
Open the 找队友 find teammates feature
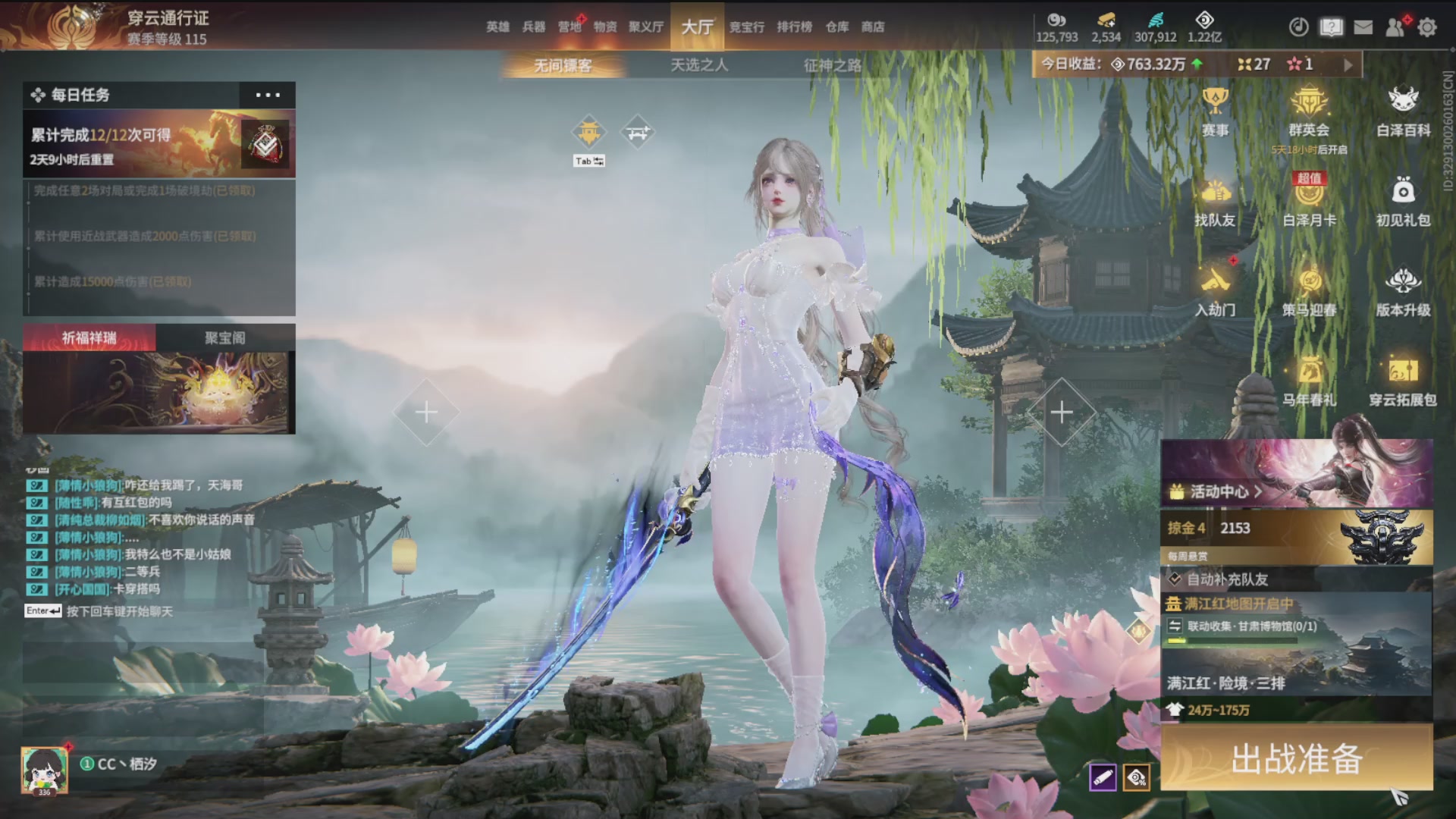pos(1215,202)
